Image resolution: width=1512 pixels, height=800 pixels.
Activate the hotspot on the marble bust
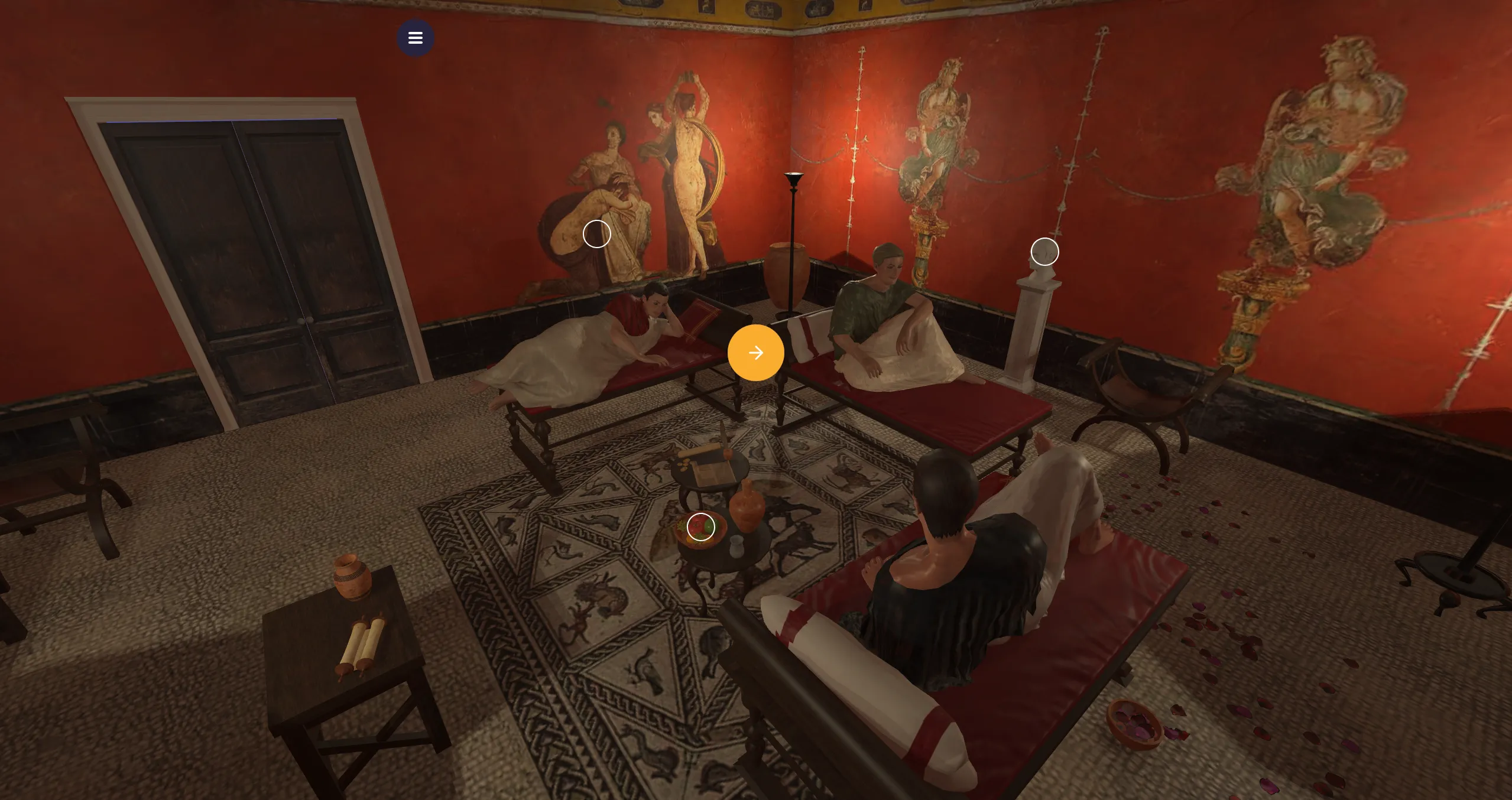pyautogui.click(x=1044, y=252)
